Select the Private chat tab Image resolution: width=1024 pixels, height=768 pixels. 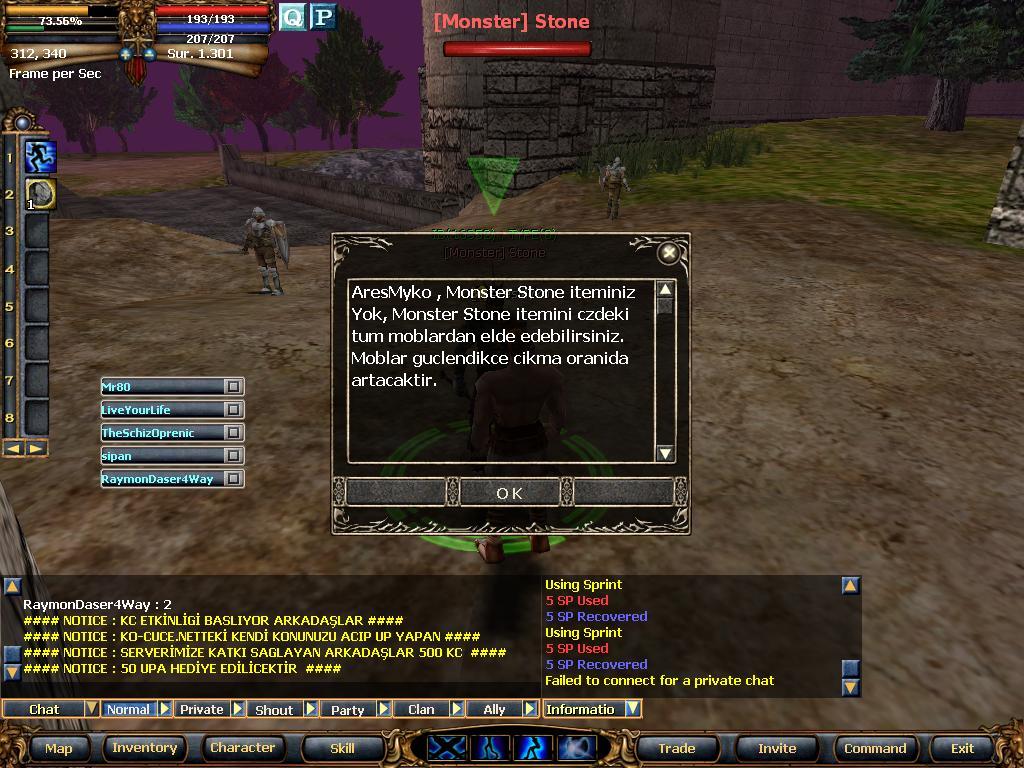click(x=201, y=709)
